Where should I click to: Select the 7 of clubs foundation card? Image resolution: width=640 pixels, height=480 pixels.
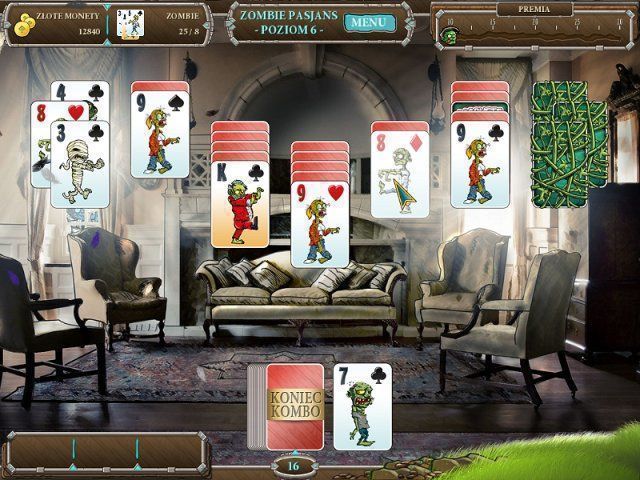click(362, 406)
